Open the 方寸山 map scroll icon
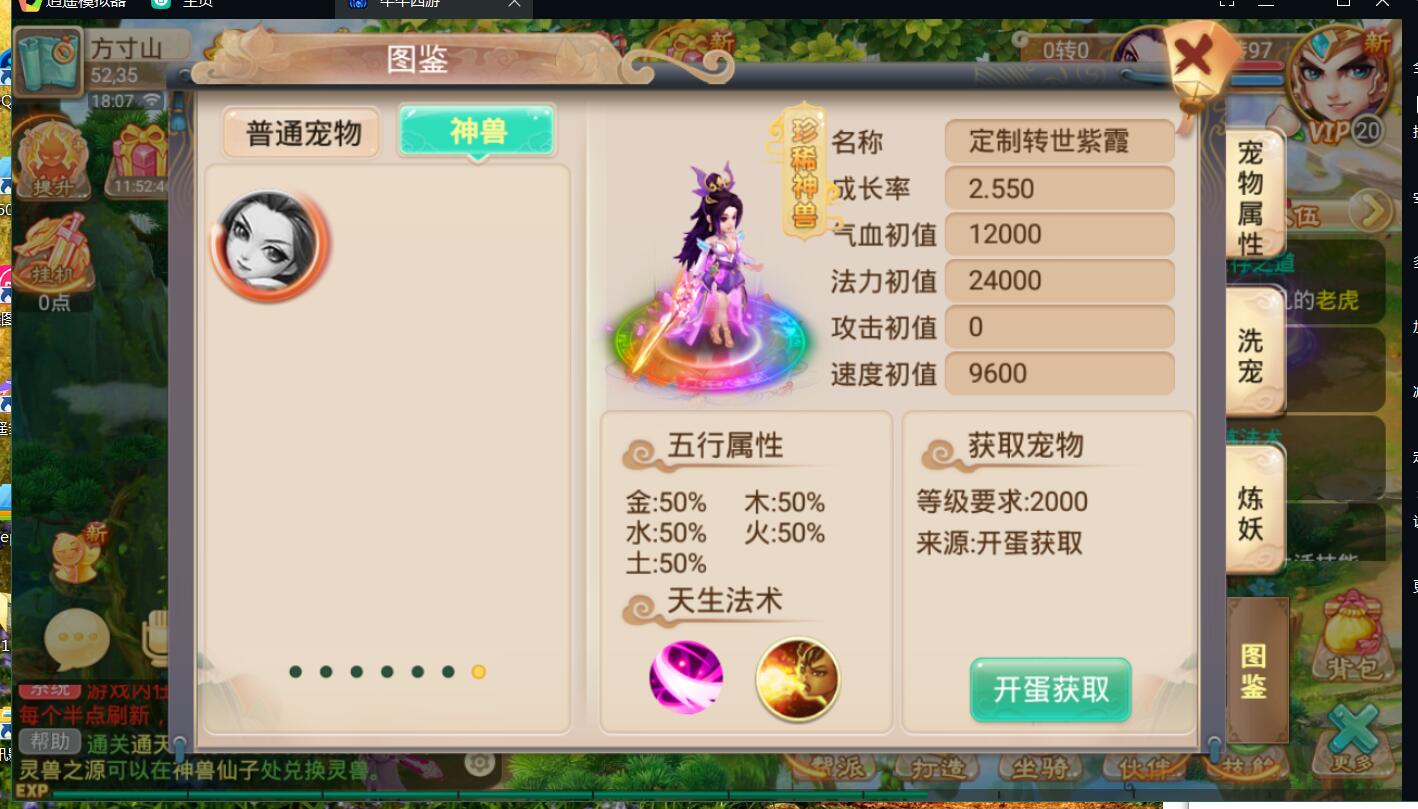Screen dimensions: 1418x809 pos(46,62)
